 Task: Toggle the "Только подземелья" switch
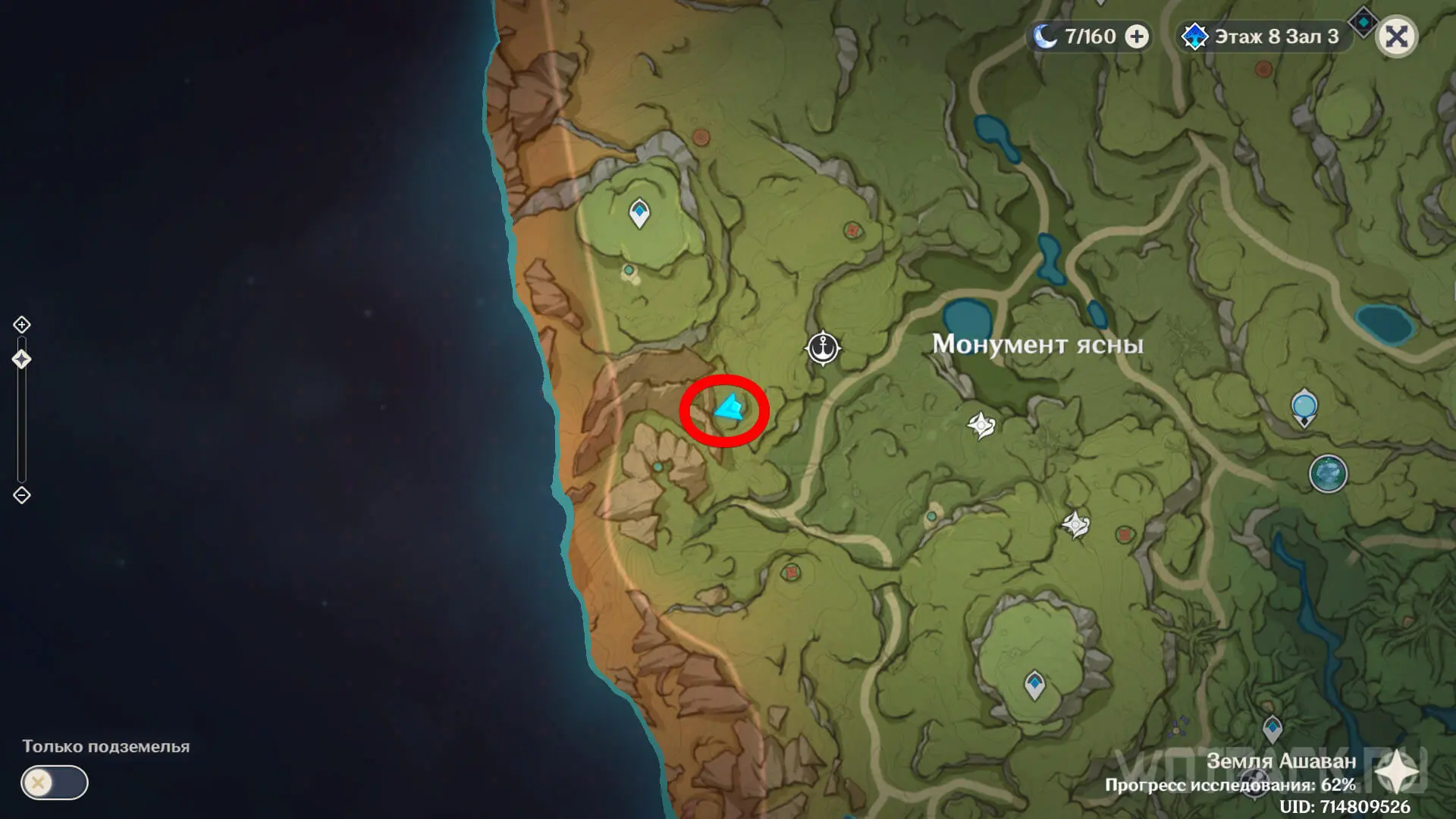pyautogui.click(x=55, y=783)
